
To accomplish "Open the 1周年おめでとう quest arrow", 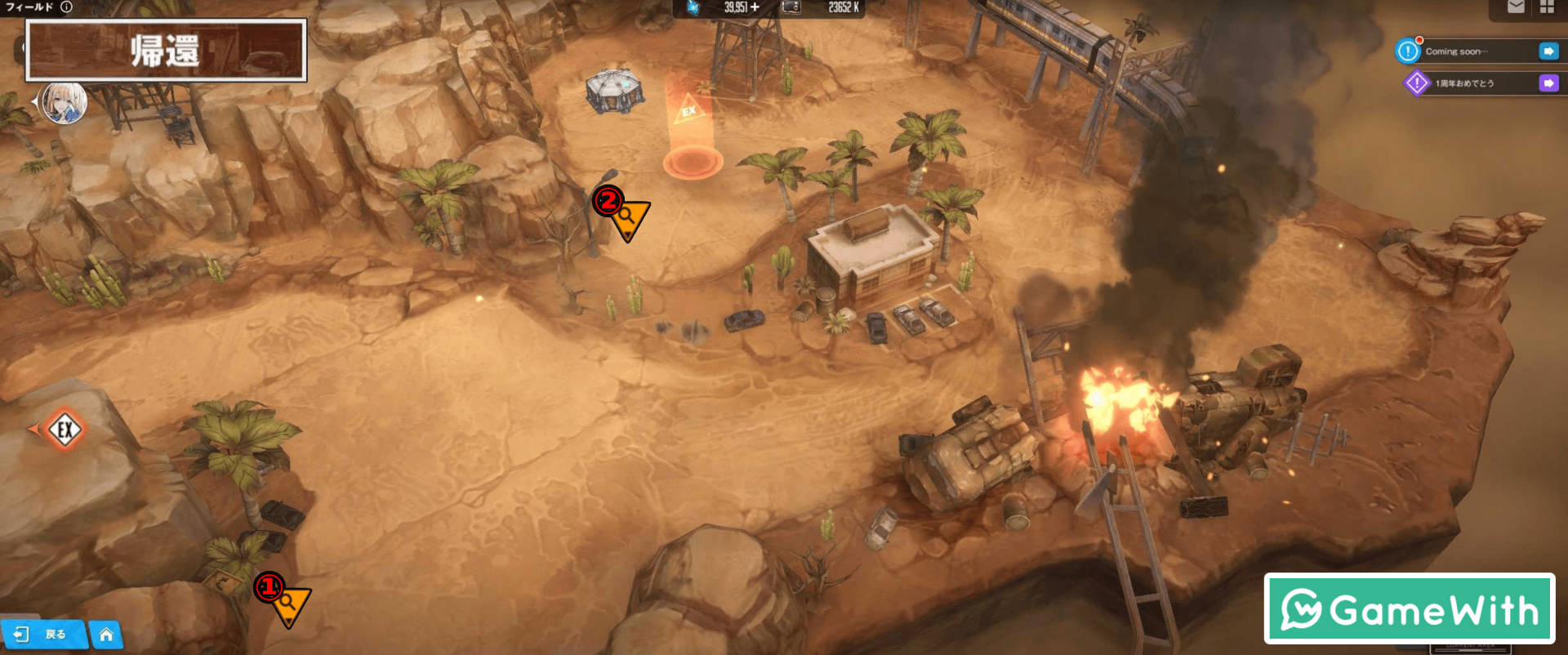I will point(1548,83).
